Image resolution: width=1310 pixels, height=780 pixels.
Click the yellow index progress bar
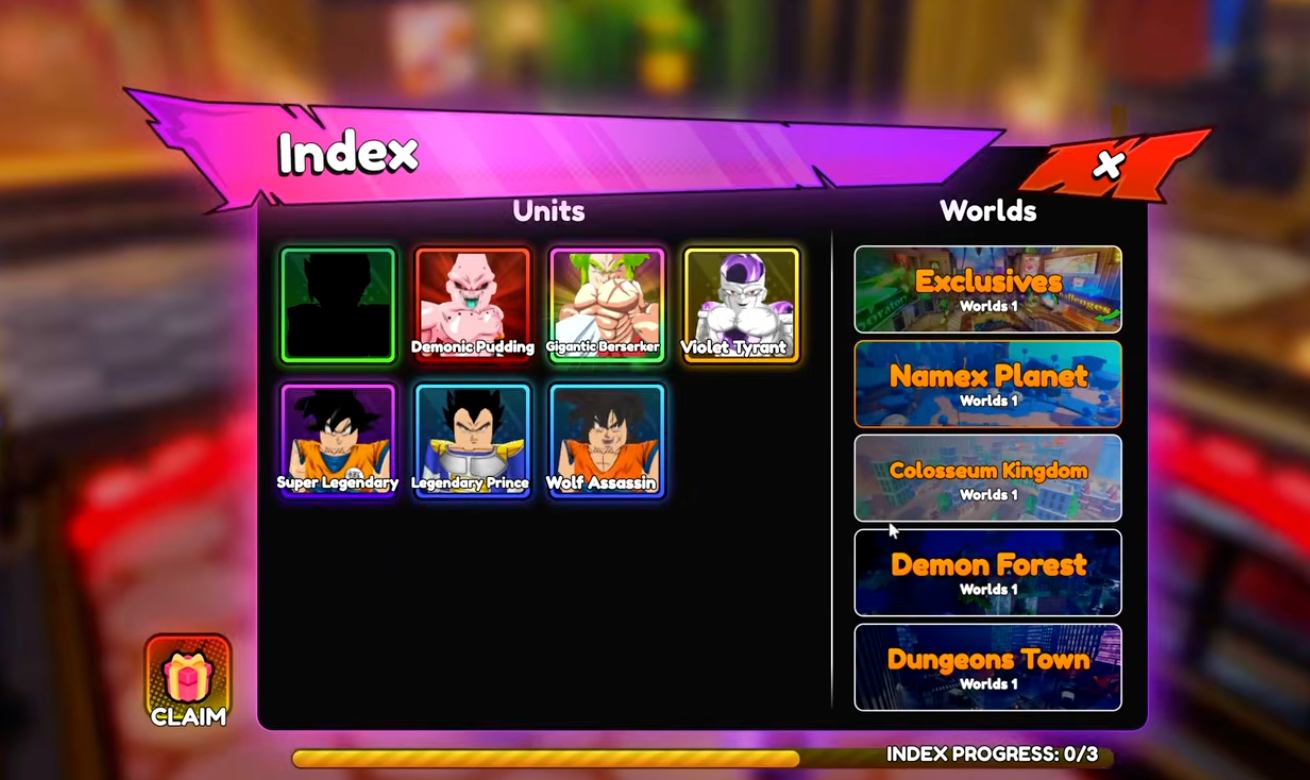click(x=545, y=757)
